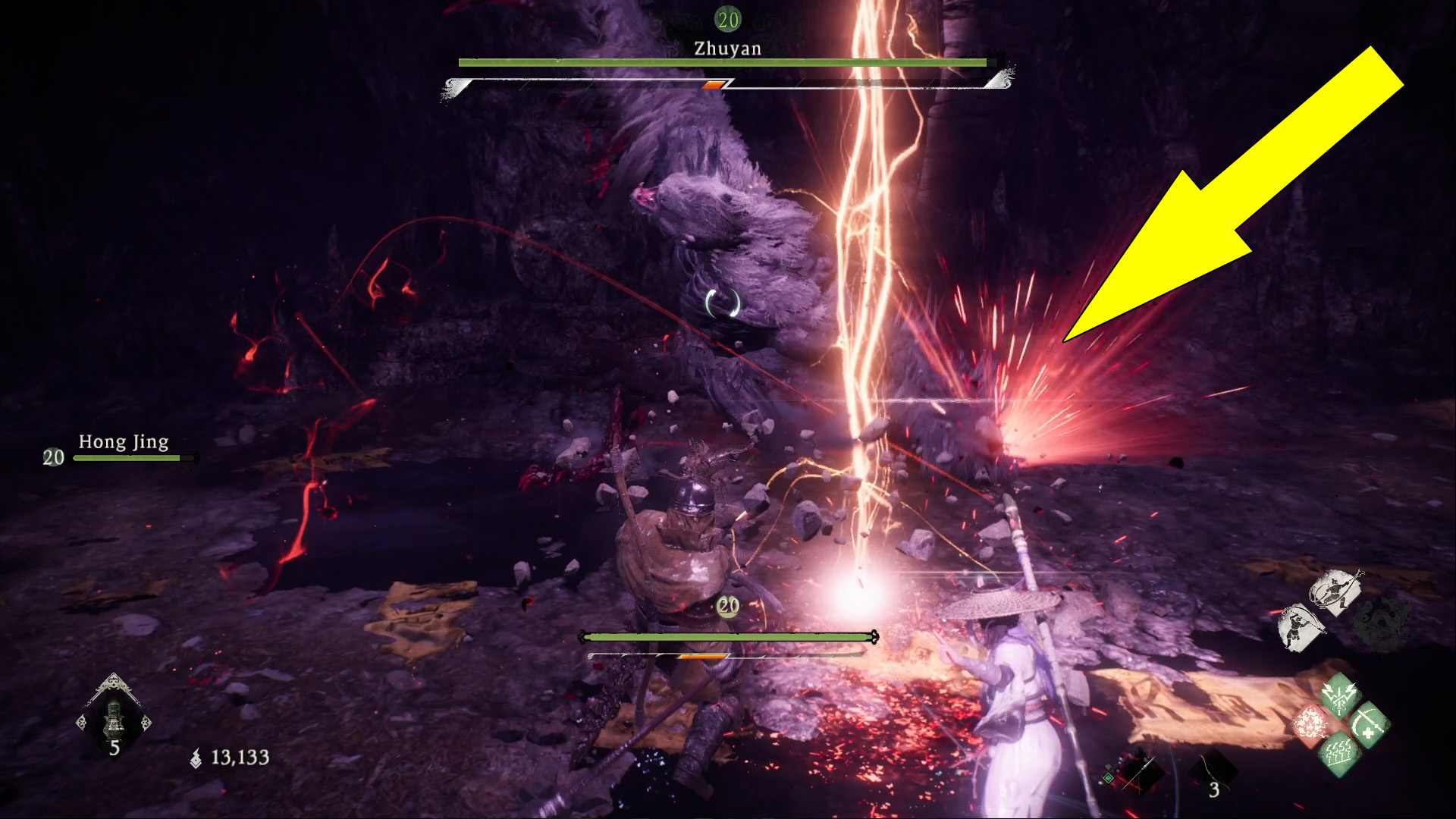The width and height of the screenshot is (1456, 819).
Task: Use the Dragon's Cure Pot healing item
Action: 114,719
